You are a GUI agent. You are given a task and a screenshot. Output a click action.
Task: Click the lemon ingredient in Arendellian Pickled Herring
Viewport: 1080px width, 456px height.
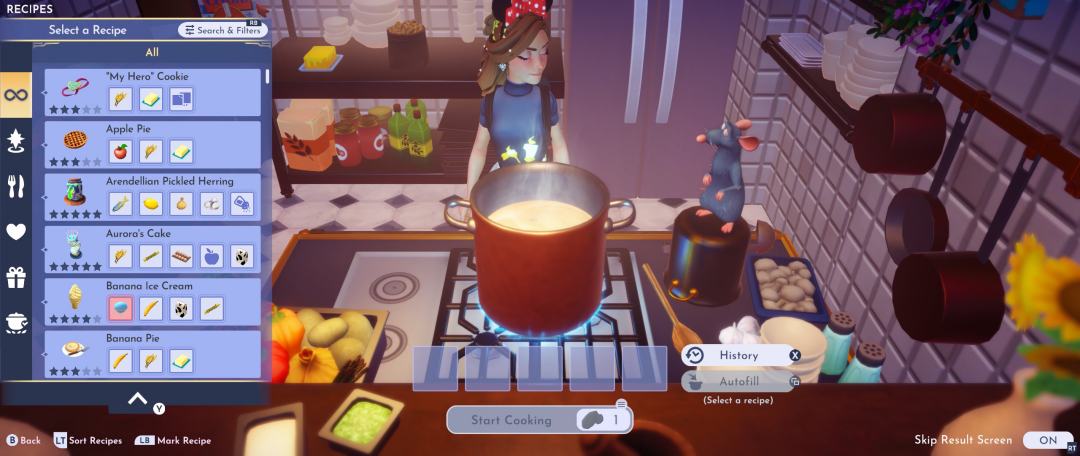151,203
